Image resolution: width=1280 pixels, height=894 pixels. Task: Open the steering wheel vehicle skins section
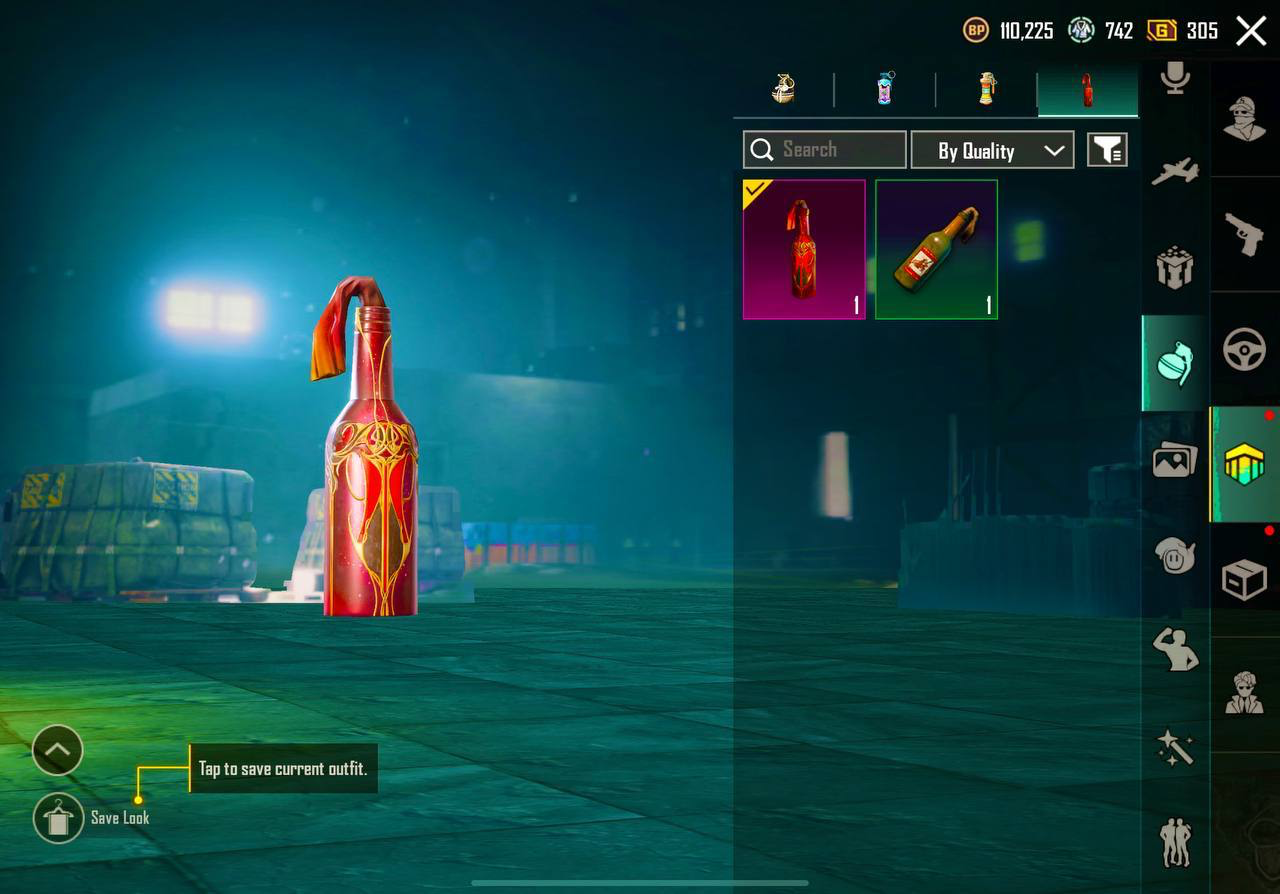[1245, 350]
